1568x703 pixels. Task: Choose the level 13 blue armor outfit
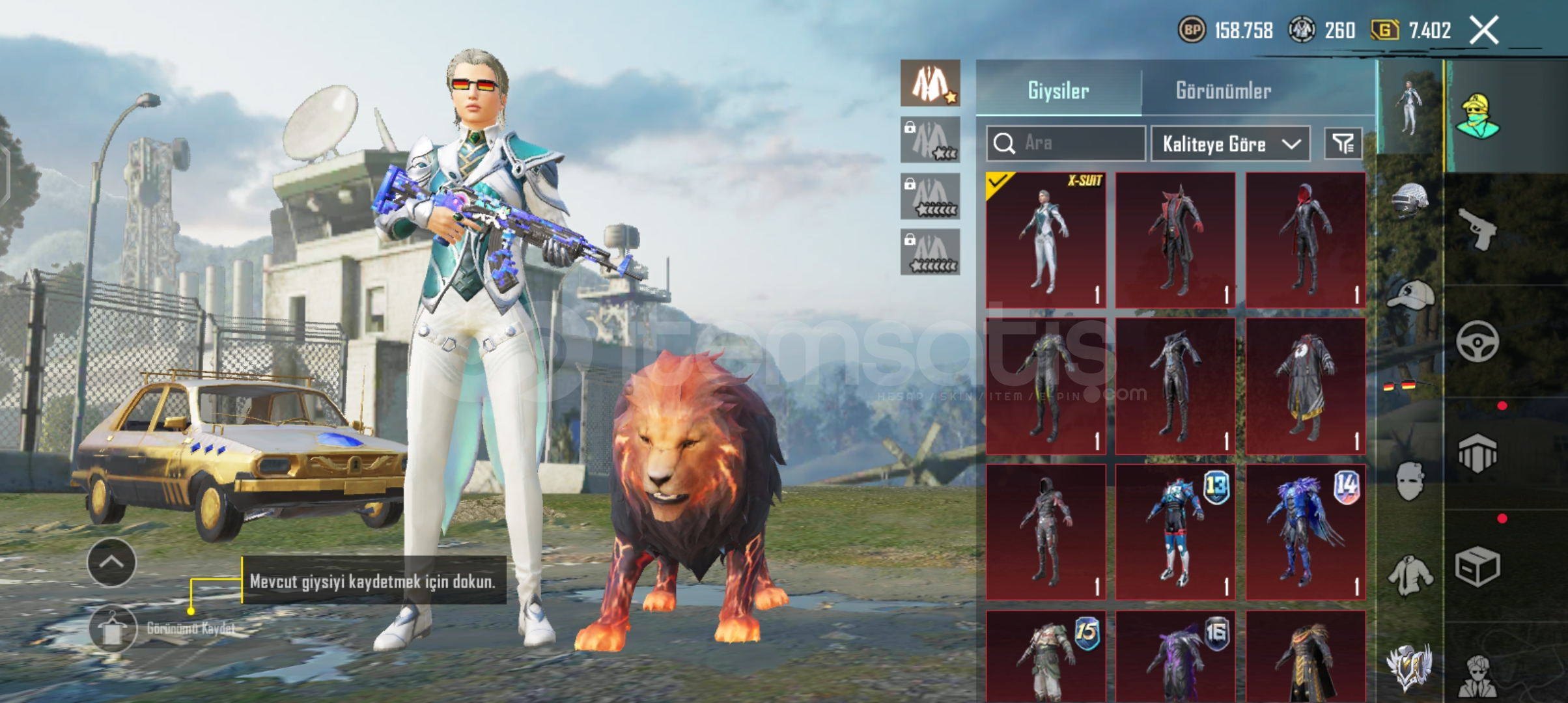click(1175, 532)
